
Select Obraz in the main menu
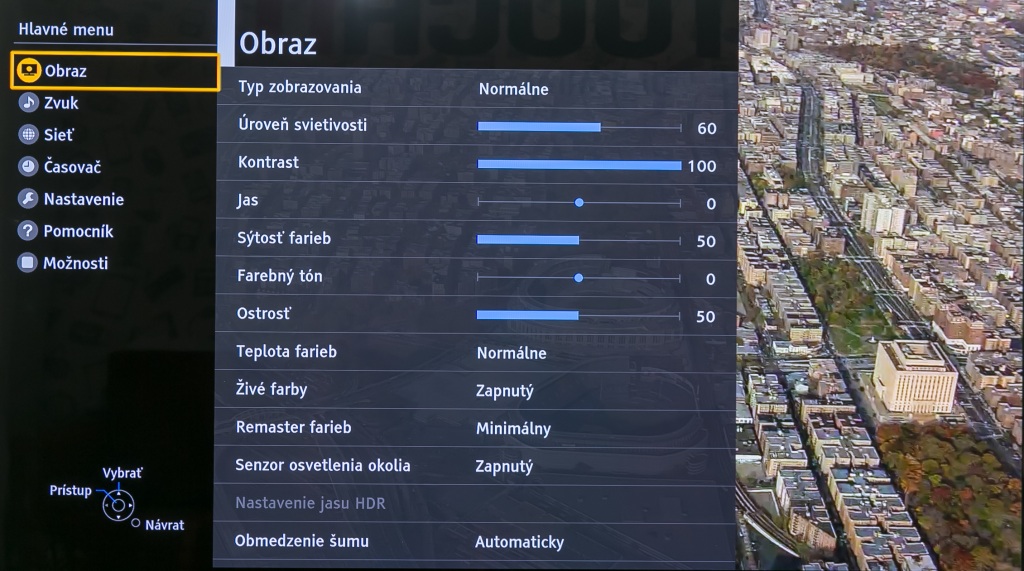[x=66, y=71]
